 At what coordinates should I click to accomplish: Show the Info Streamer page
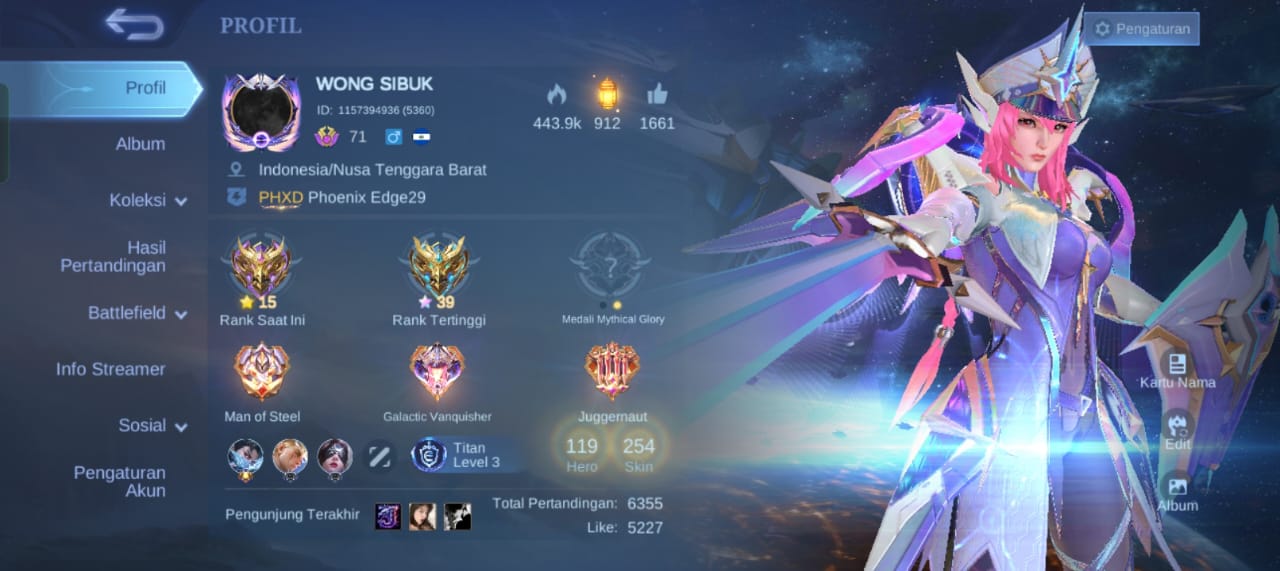click(x=111, y=369)
